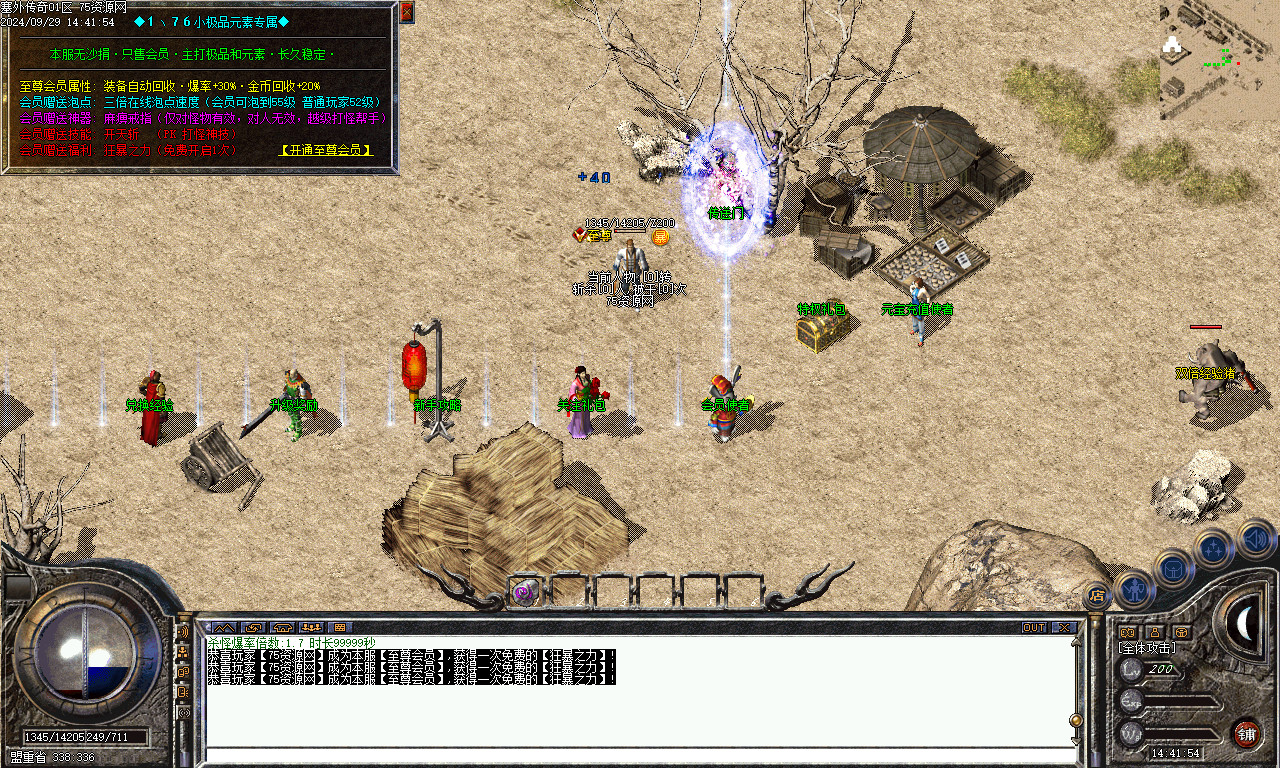Click the group members chat toolbar icon
1280x768 pixels.
pyautogui.click(x=311, y=628)
